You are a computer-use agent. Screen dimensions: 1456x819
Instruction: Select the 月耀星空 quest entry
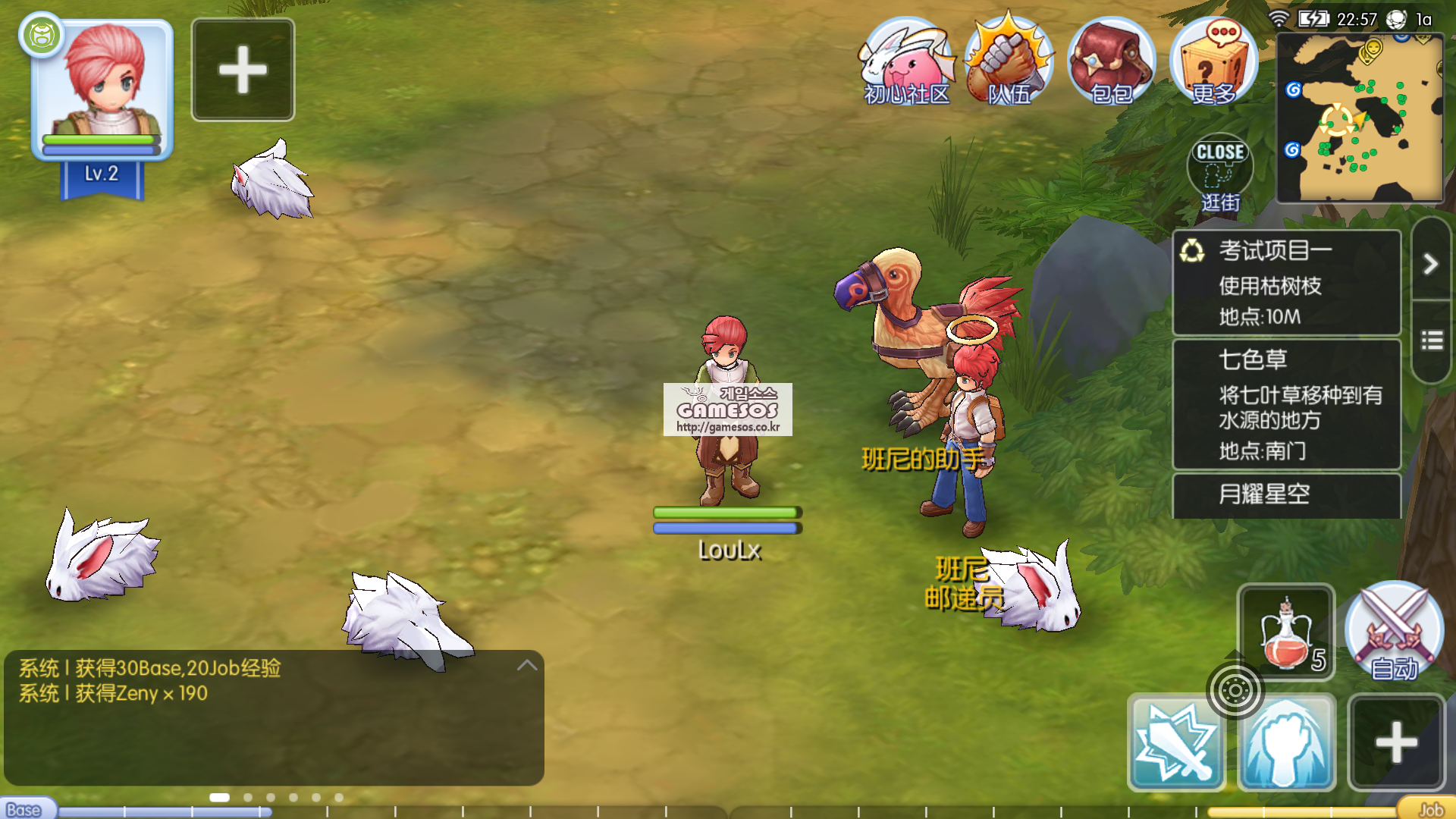(x=1286, y=495)
